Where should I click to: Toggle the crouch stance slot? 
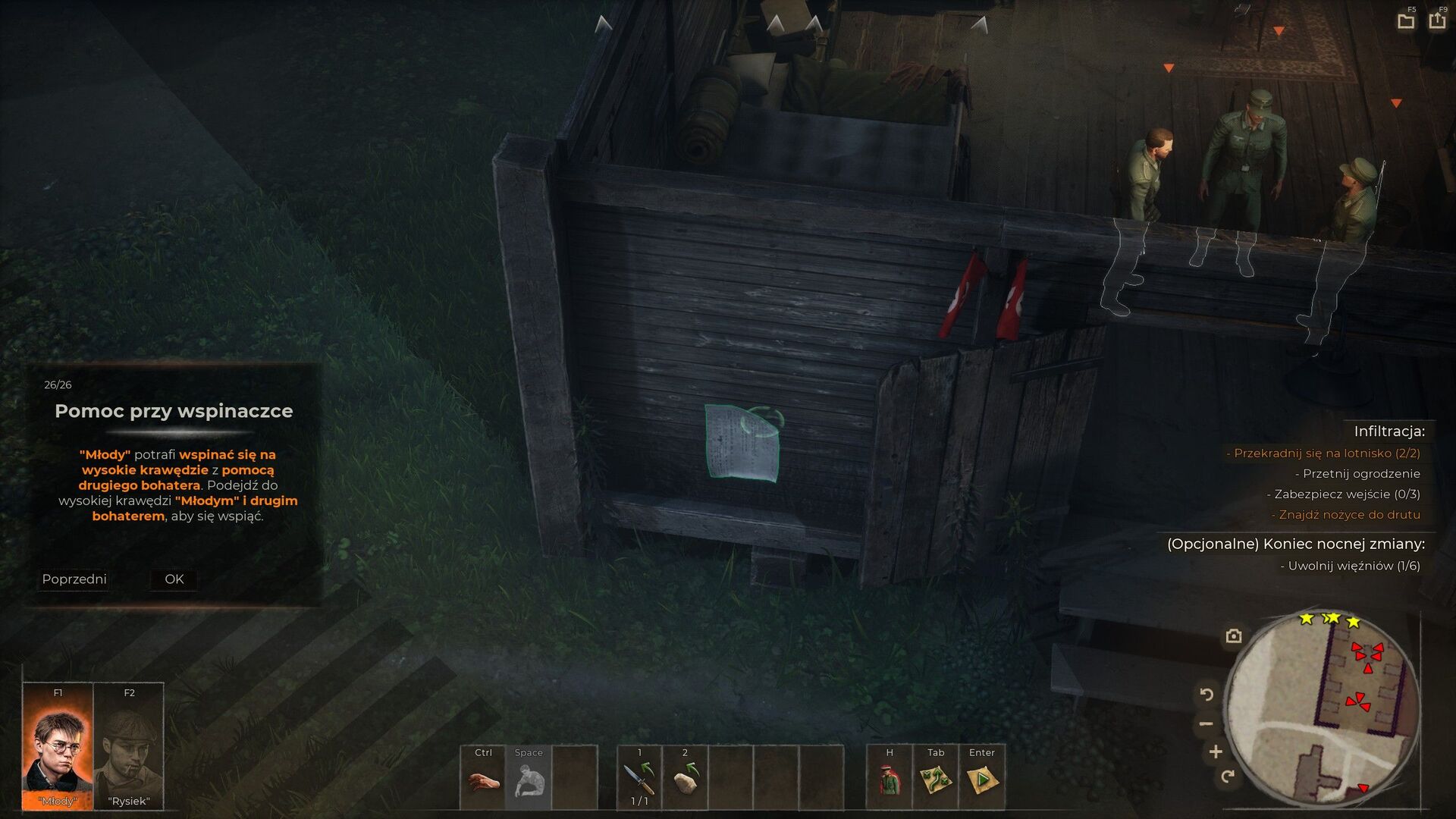[529, 780]
